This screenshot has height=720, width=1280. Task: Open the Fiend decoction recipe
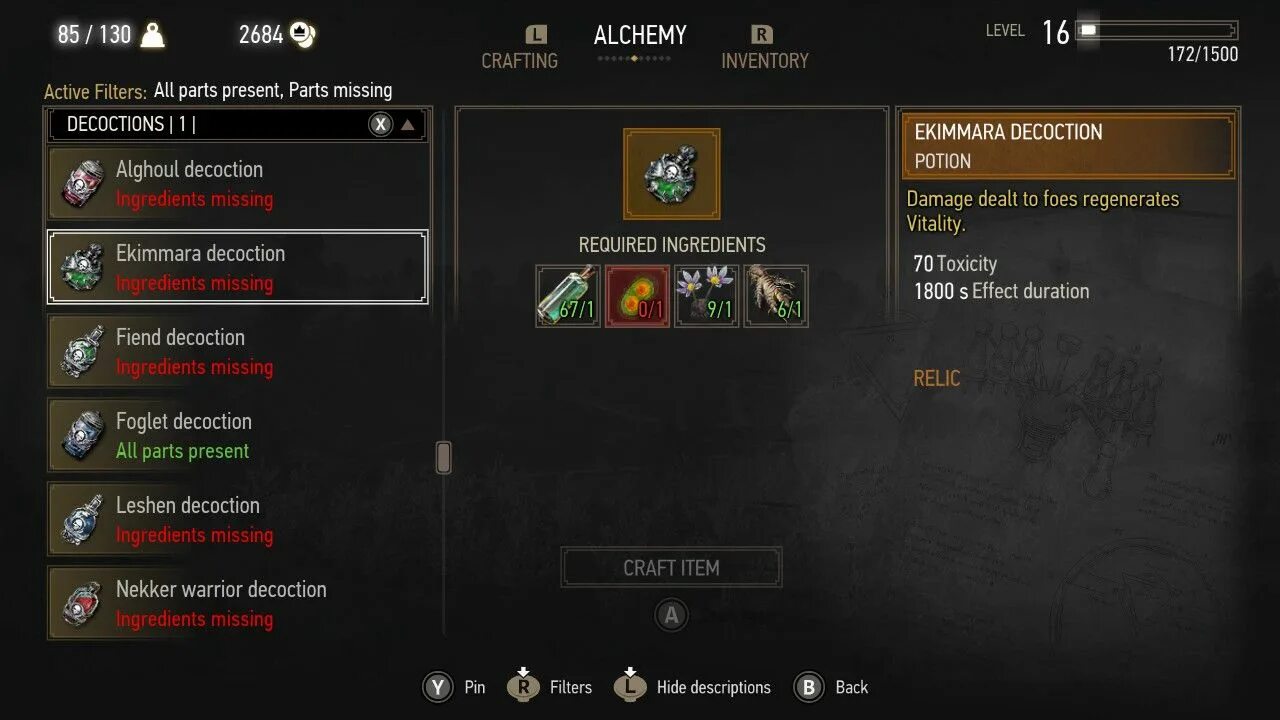[x=238, y=352]
